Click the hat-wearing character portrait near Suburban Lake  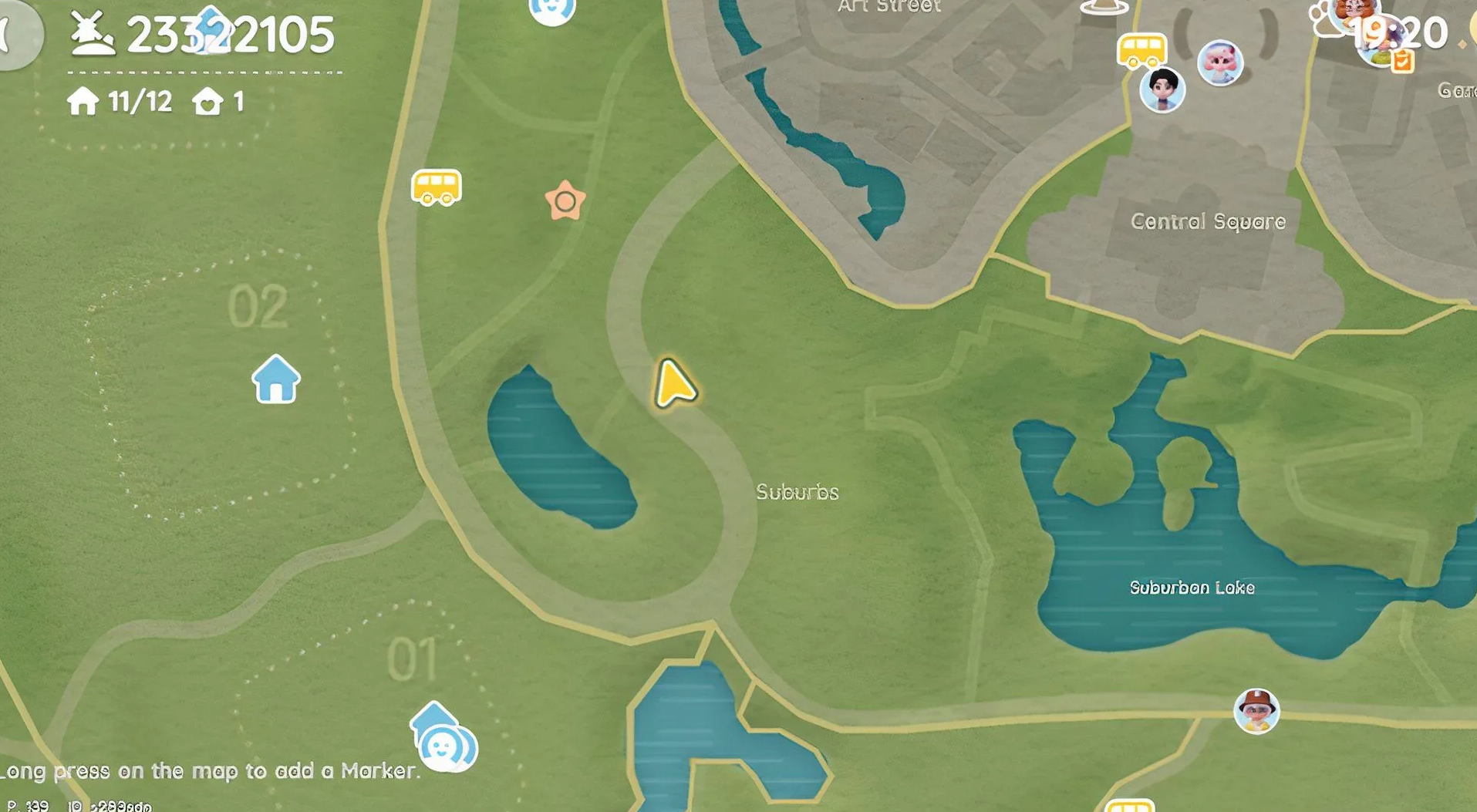[1256, 710]
